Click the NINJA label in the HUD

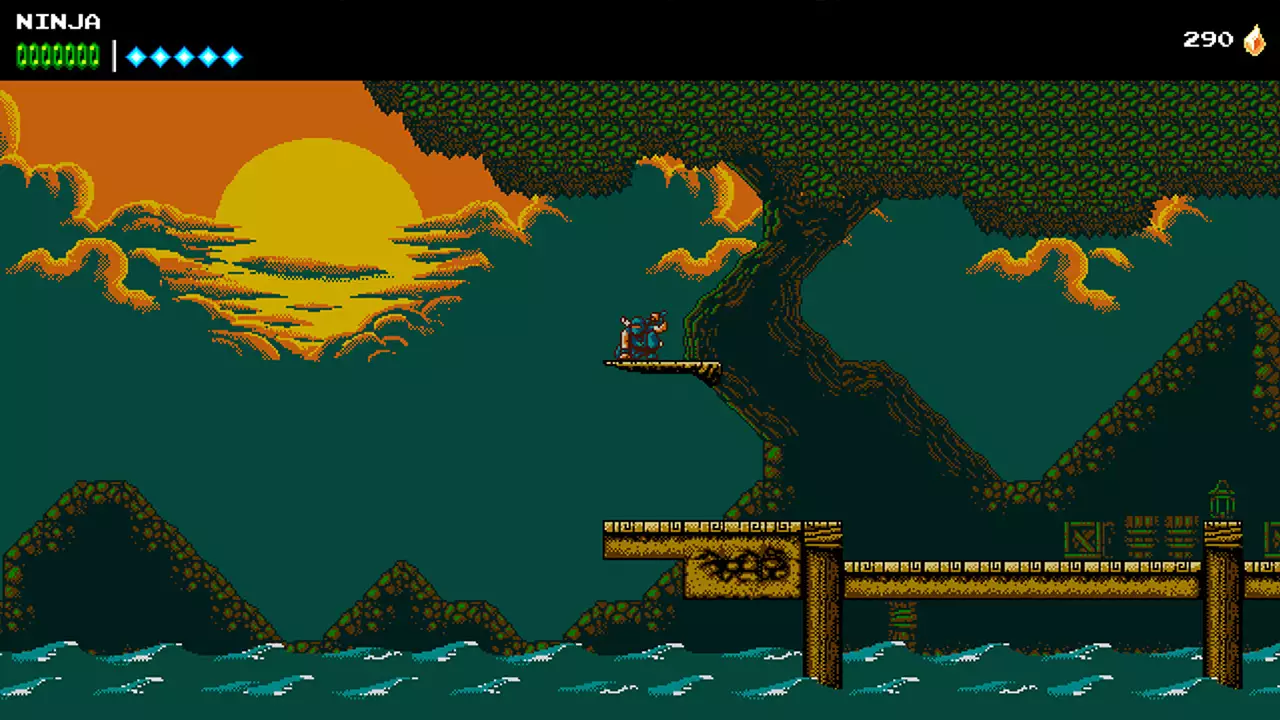click(x=57, y=22)
